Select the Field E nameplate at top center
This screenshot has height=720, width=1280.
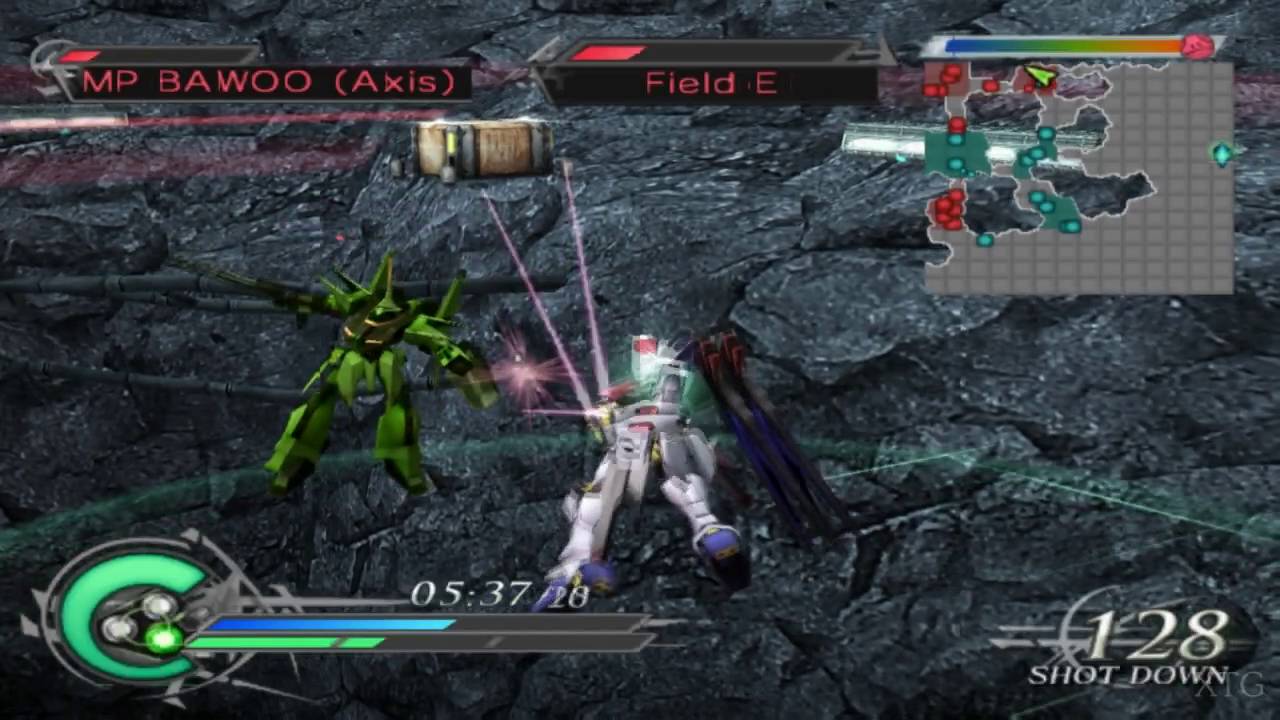pyautogui.click(x=710, y=82)
